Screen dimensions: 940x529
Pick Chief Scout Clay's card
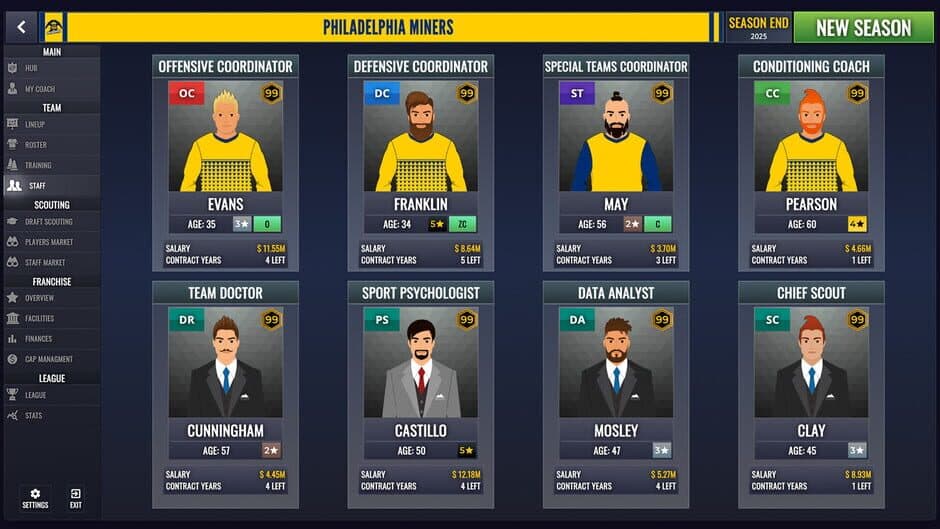tap(811, 392)
